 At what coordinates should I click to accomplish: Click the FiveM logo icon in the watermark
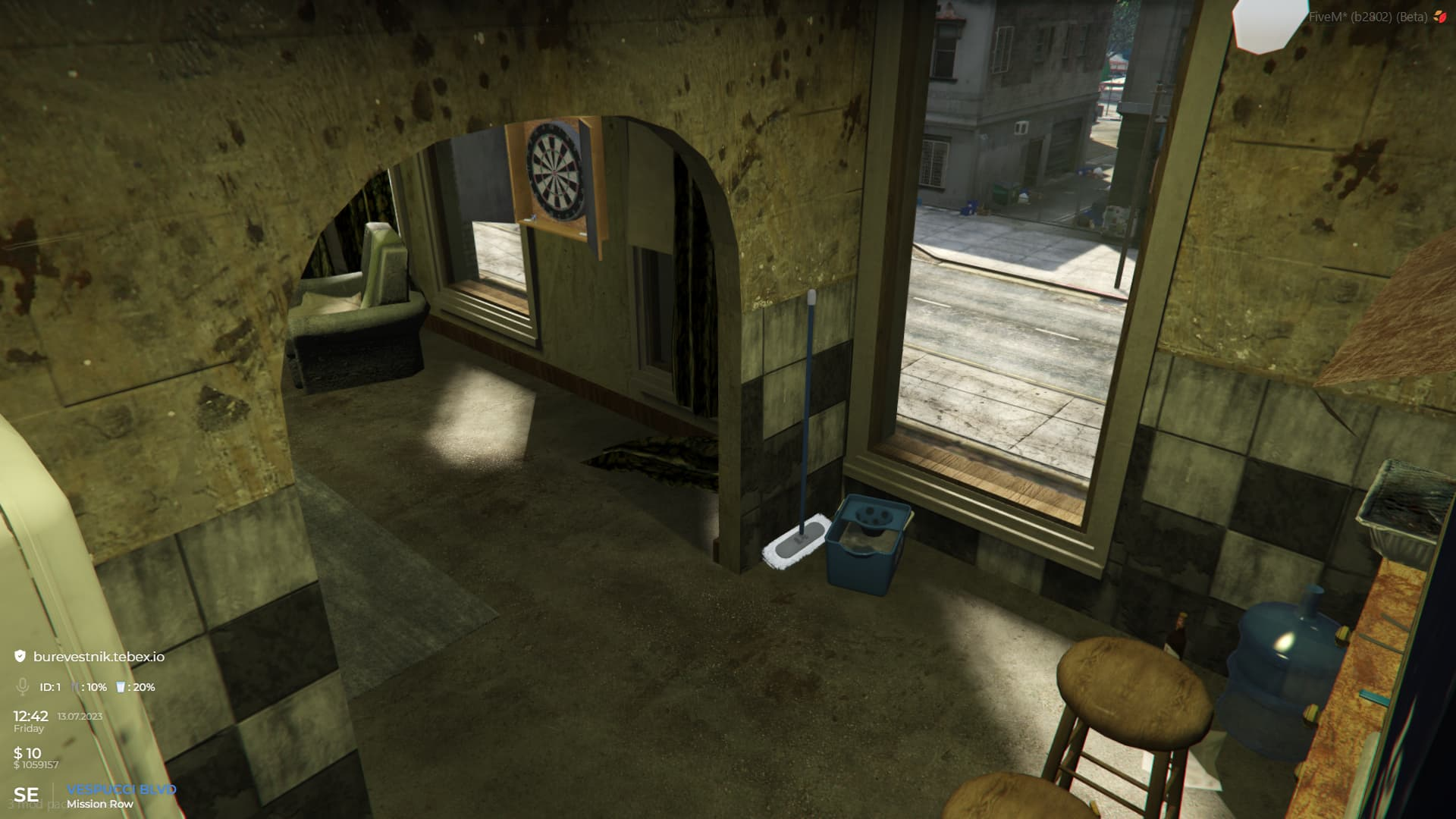1440,17
